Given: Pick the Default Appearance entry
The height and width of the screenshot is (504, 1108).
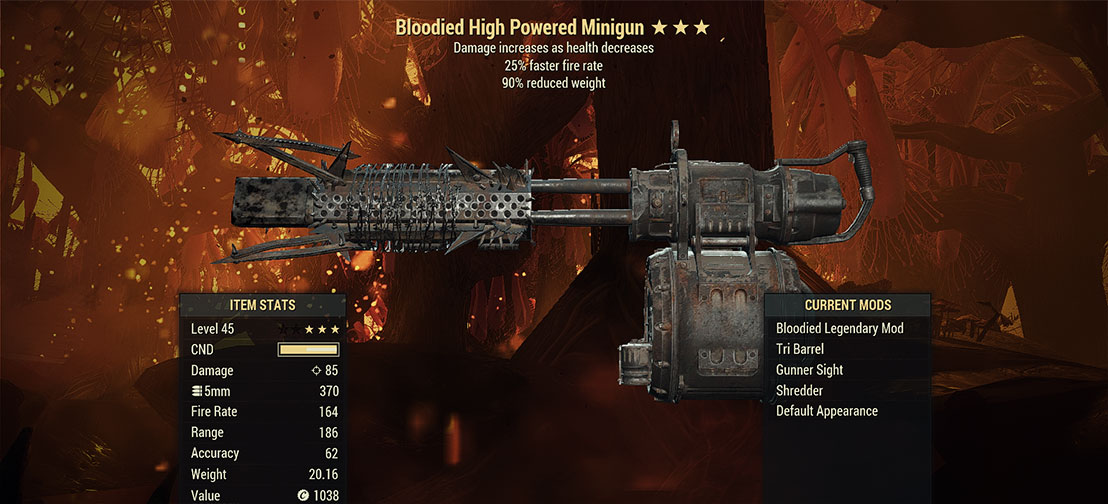Looking at the screenshot, I should click(x=826, y=411).
